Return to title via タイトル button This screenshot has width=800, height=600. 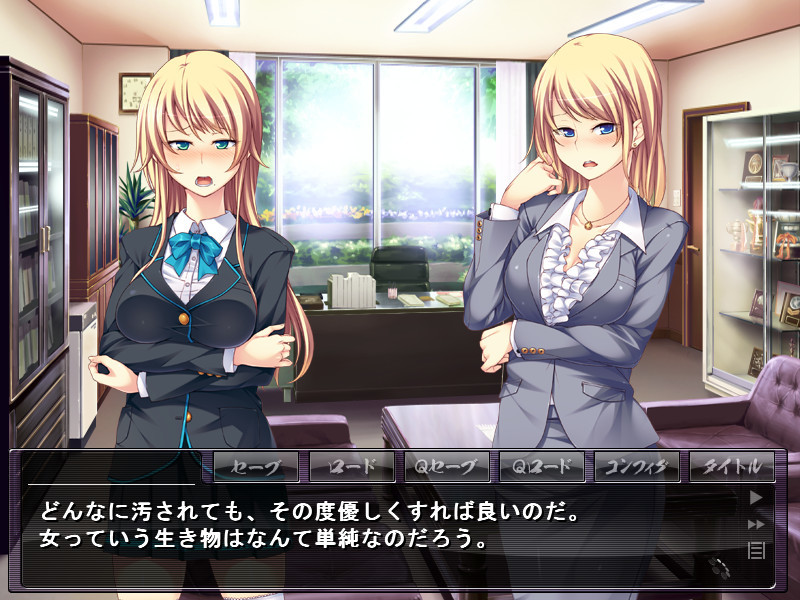(732, 467)
